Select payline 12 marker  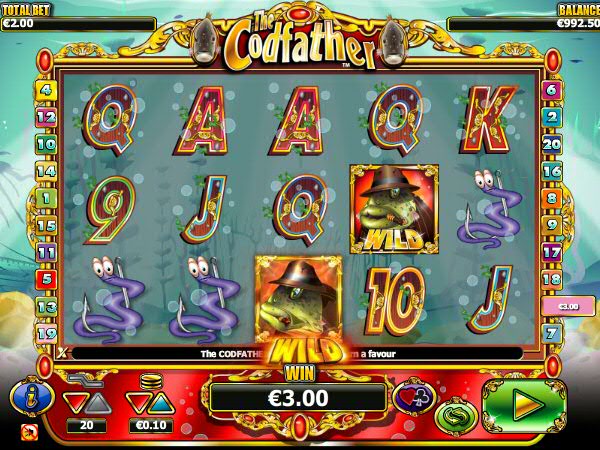[44, 116]
